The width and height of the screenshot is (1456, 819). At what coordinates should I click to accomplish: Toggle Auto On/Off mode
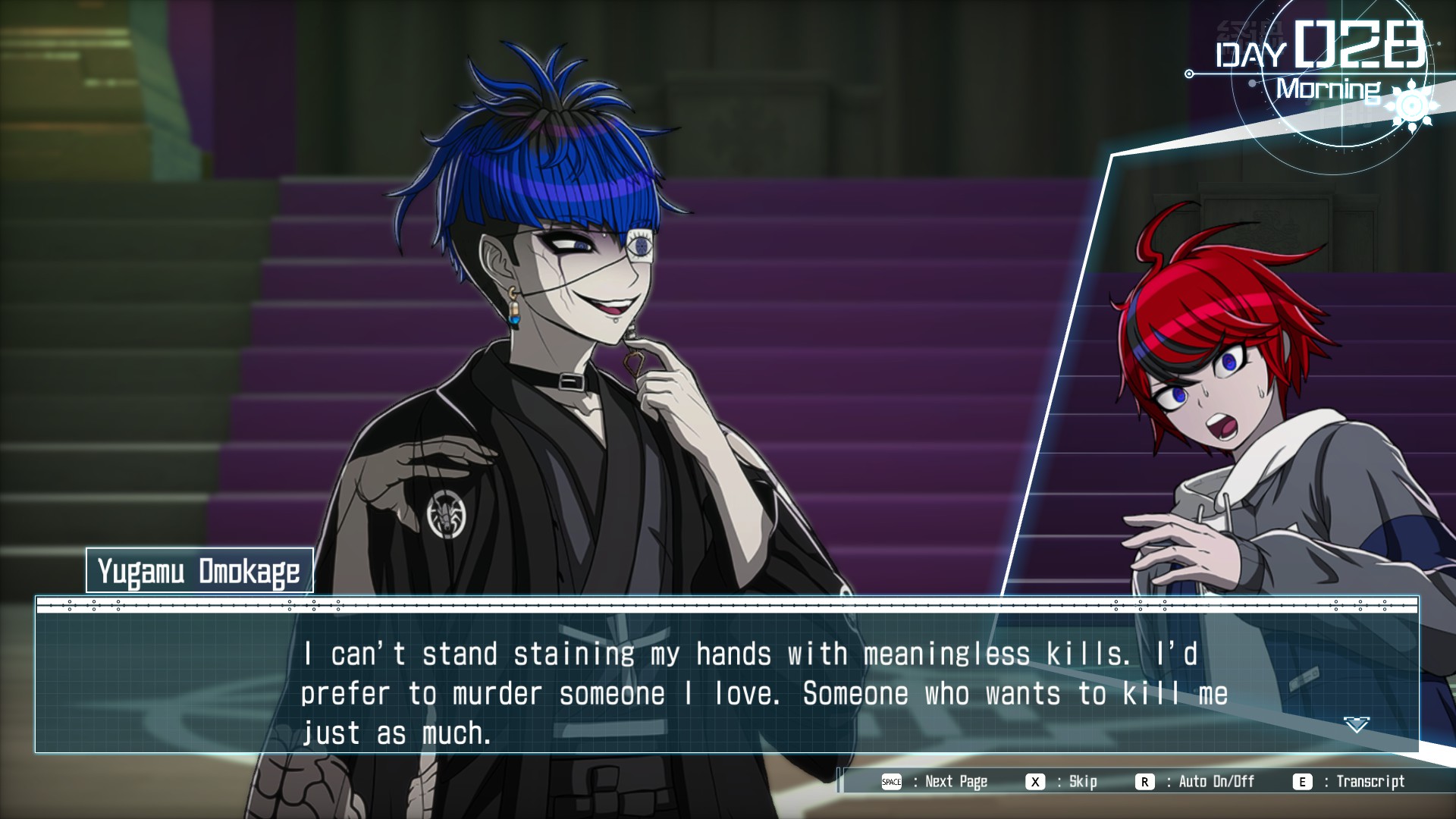coord(1196,782)
